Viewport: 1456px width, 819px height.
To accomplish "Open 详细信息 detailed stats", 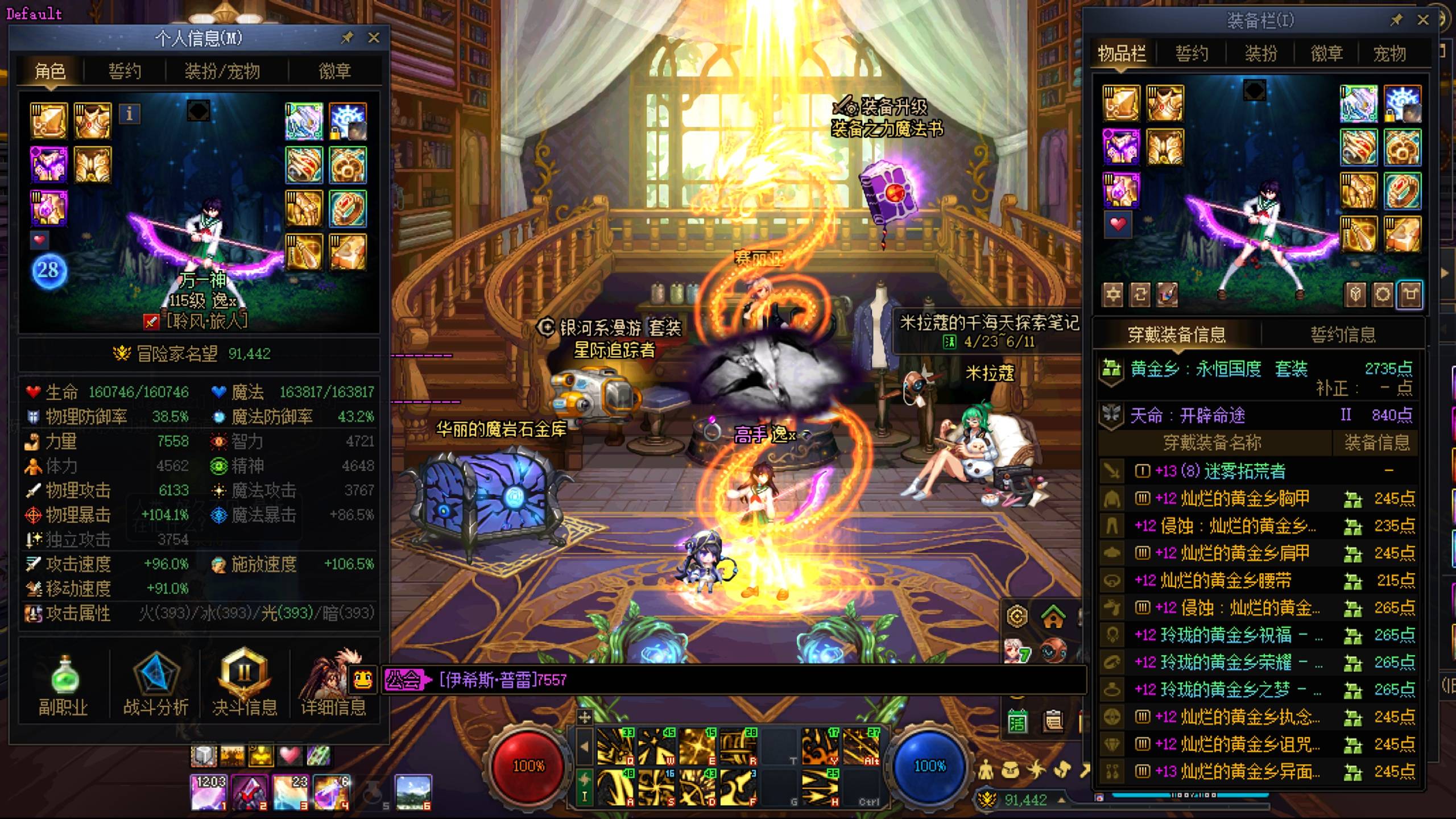I will (x=333, y=685).
